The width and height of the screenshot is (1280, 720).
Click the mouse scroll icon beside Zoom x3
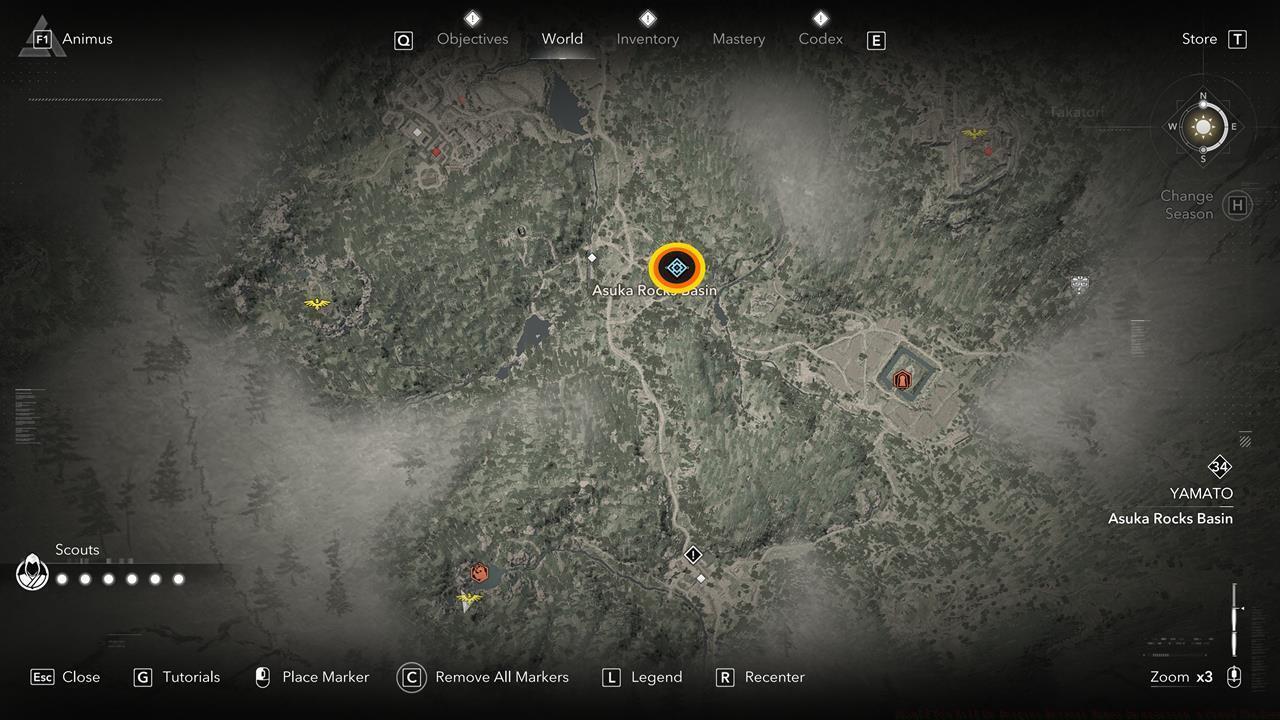pyautogui.click(x=1234, y=677)
